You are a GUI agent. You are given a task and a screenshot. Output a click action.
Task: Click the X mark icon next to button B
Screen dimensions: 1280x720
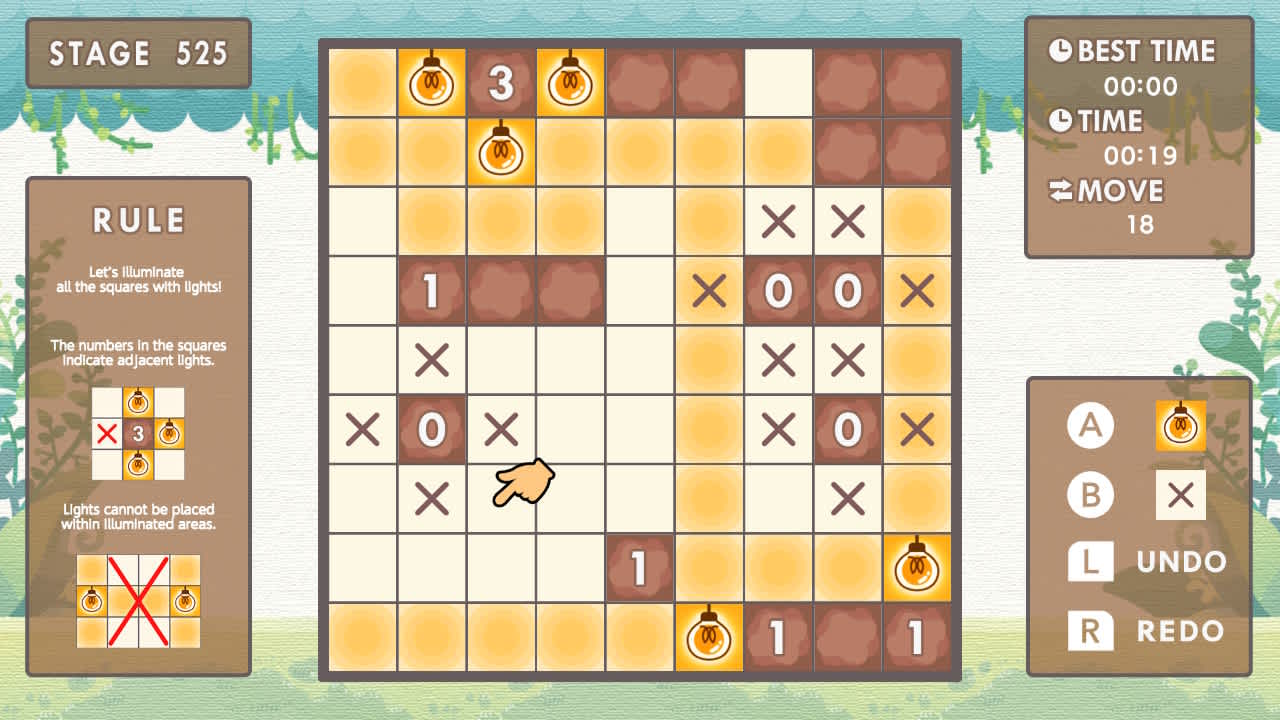coord(1181,494)
